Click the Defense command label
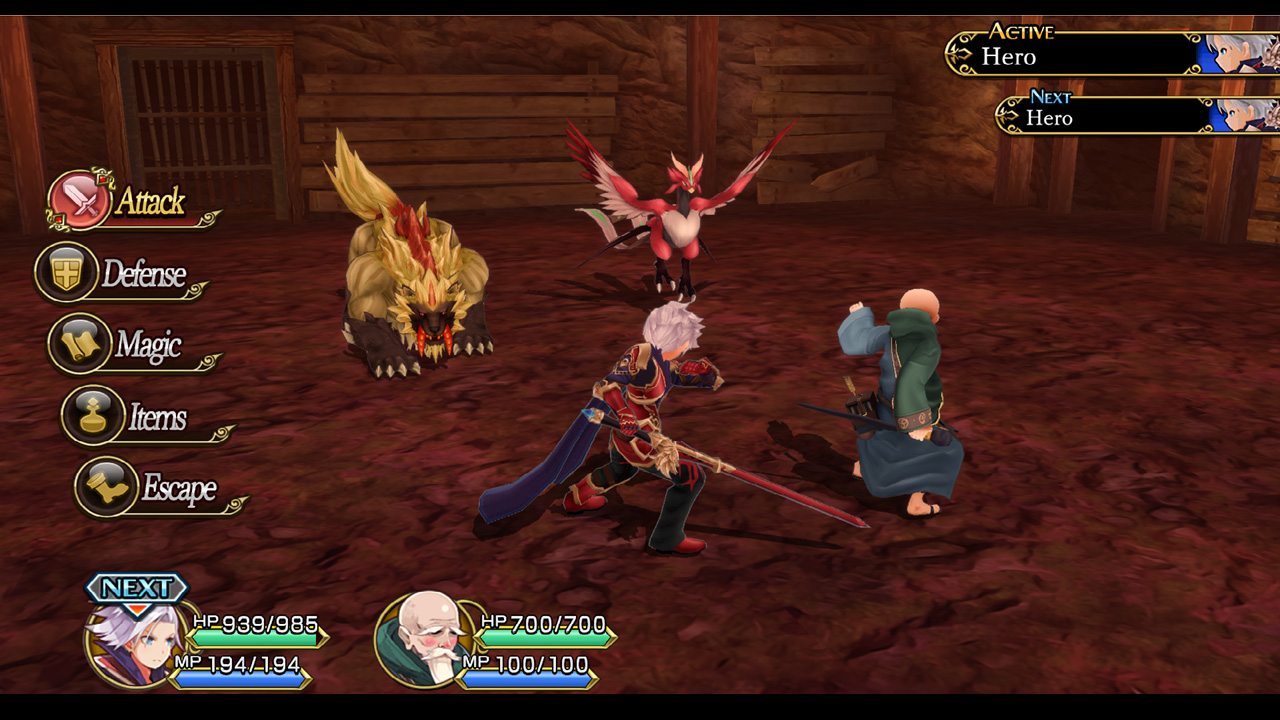This screenshot has width=1280, height=720. pos(142,272)
